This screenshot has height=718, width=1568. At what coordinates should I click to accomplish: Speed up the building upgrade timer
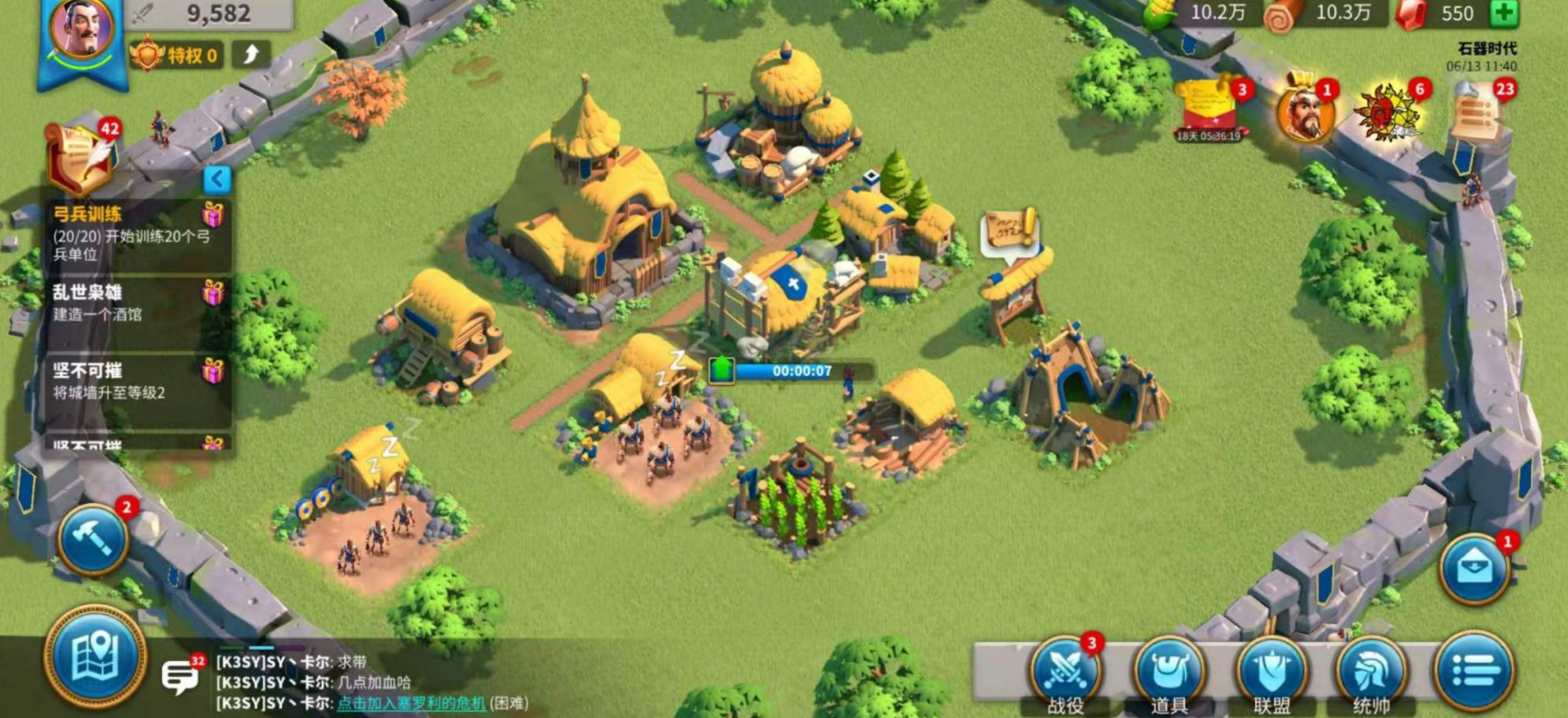[x=721, y=370]
